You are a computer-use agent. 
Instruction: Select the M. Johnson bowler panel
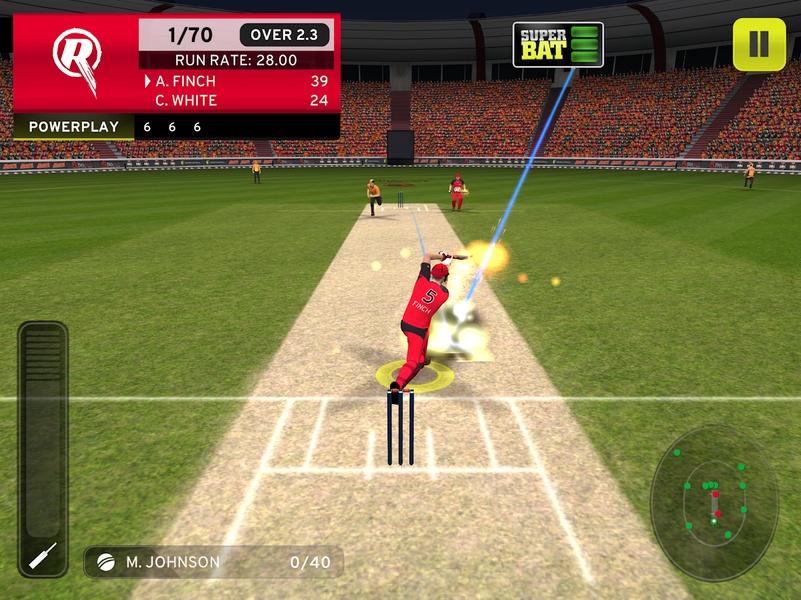coord(214,562)
